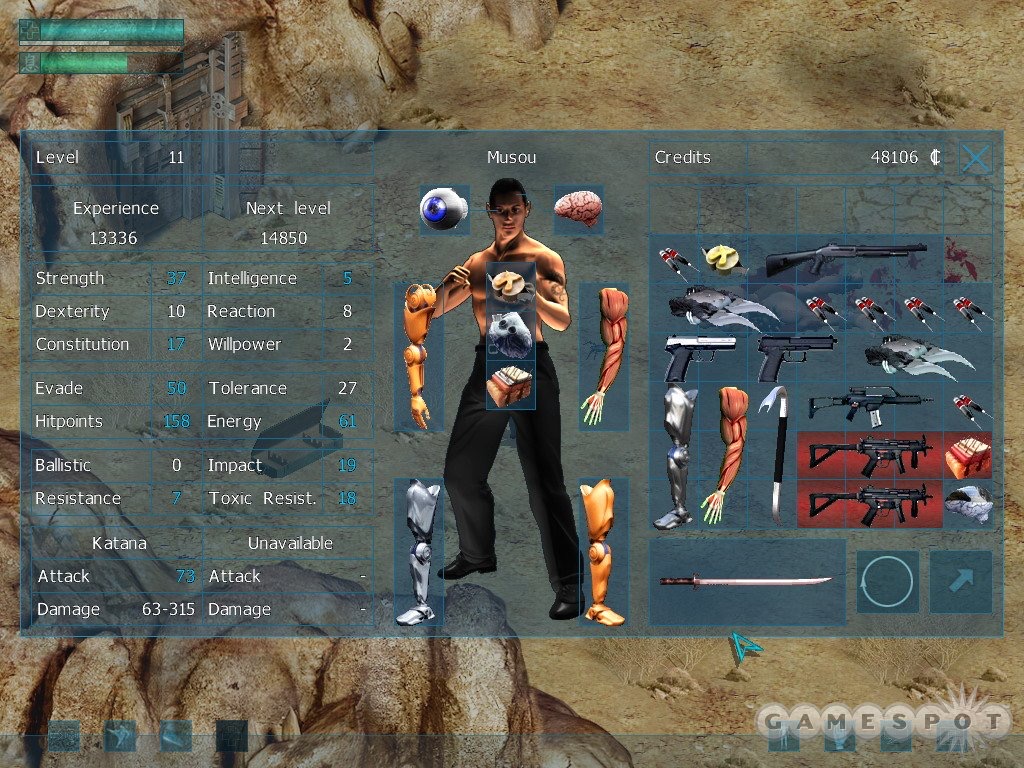Select the muscle arm in inventory grid
The image size is (1024, 768).
coord(724,455)
